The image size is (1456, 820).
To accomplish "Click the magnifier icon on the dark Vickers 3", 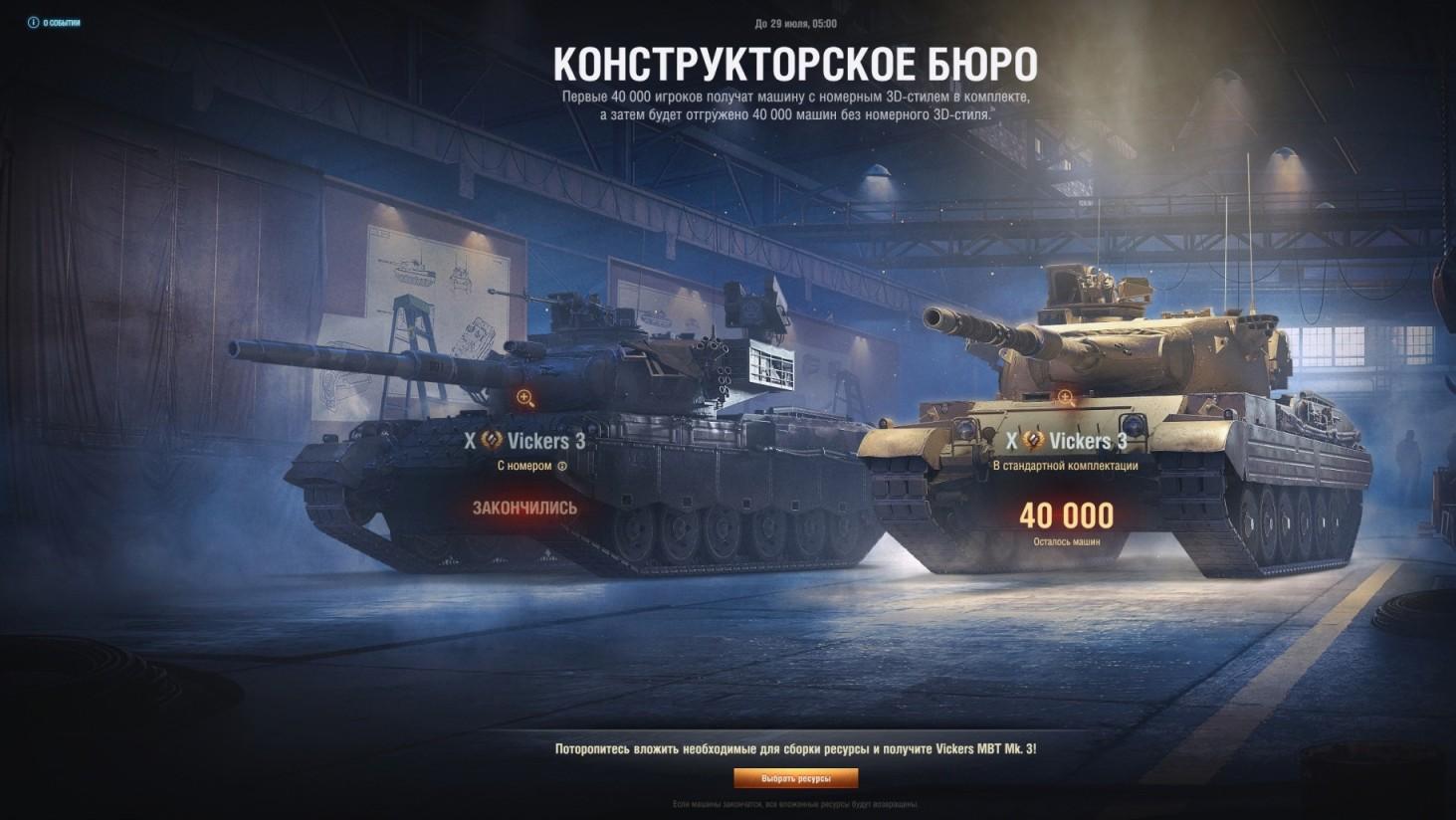I will (524, 396).
